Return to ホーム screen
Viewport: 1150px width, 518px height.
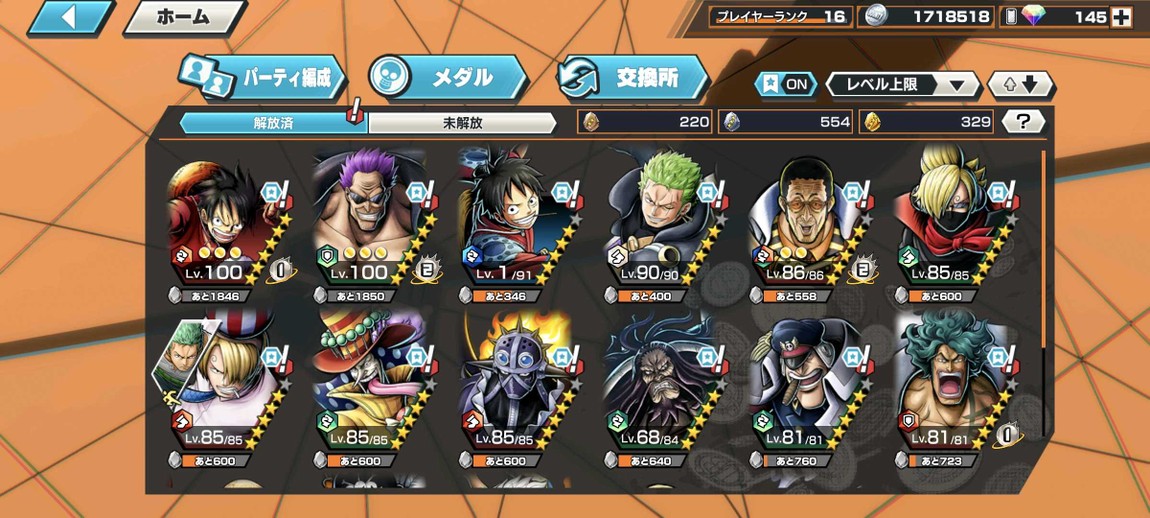point(184,17)
